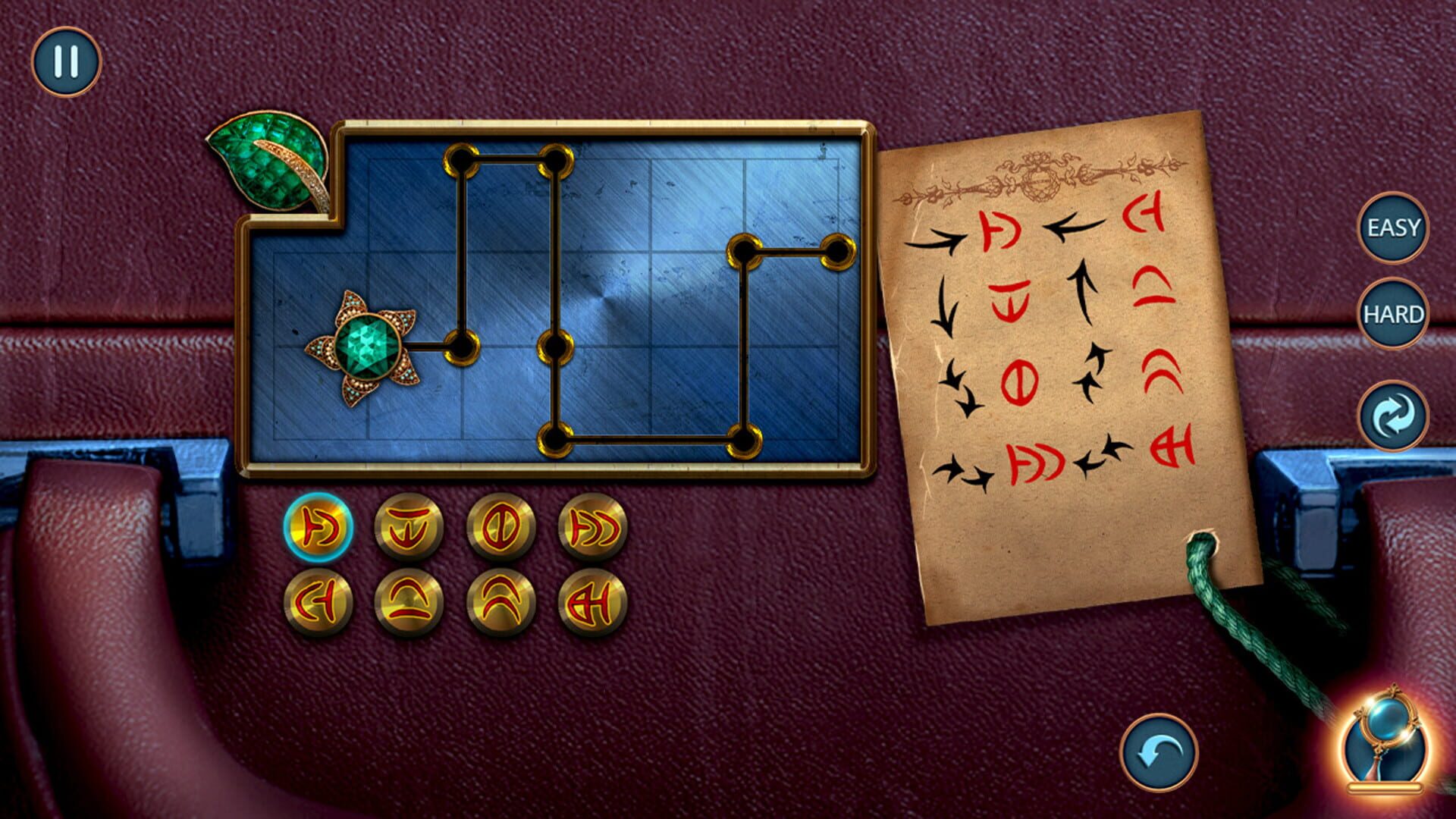Switch difficulty to EASY
This screenshot has height=819, width=1456.
click(1395, 227)
